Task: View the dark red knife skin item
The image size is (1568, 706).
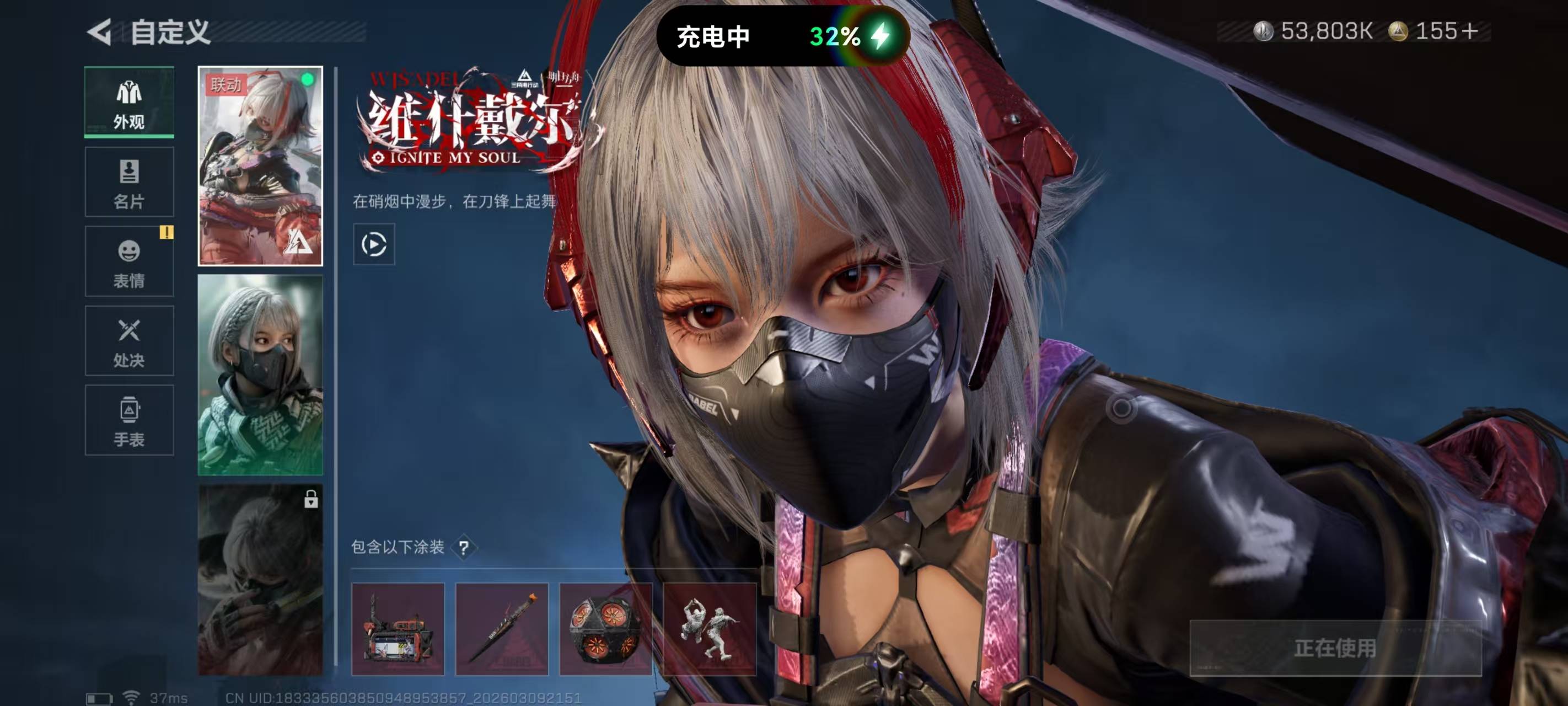Action: click(x=502, y=629)
